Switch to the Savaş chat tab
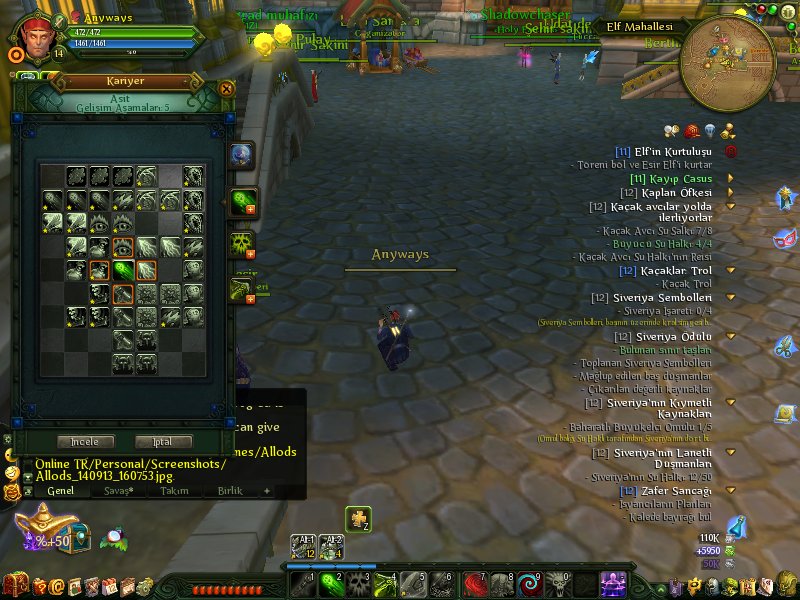This screenshot has height=600, width=800. (x=119, y=491)
